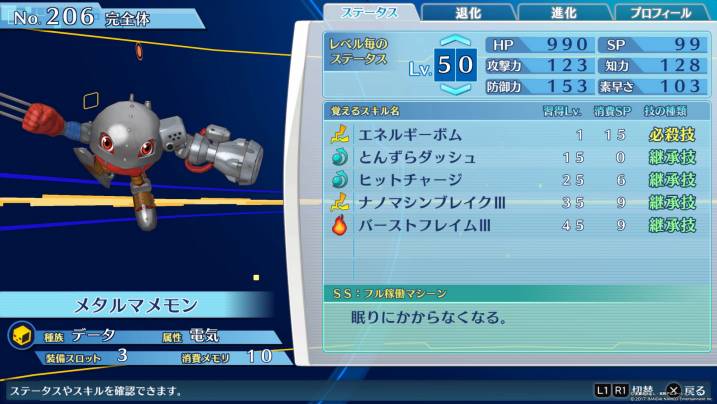Switch to the ステータス tab

(368, 13)
